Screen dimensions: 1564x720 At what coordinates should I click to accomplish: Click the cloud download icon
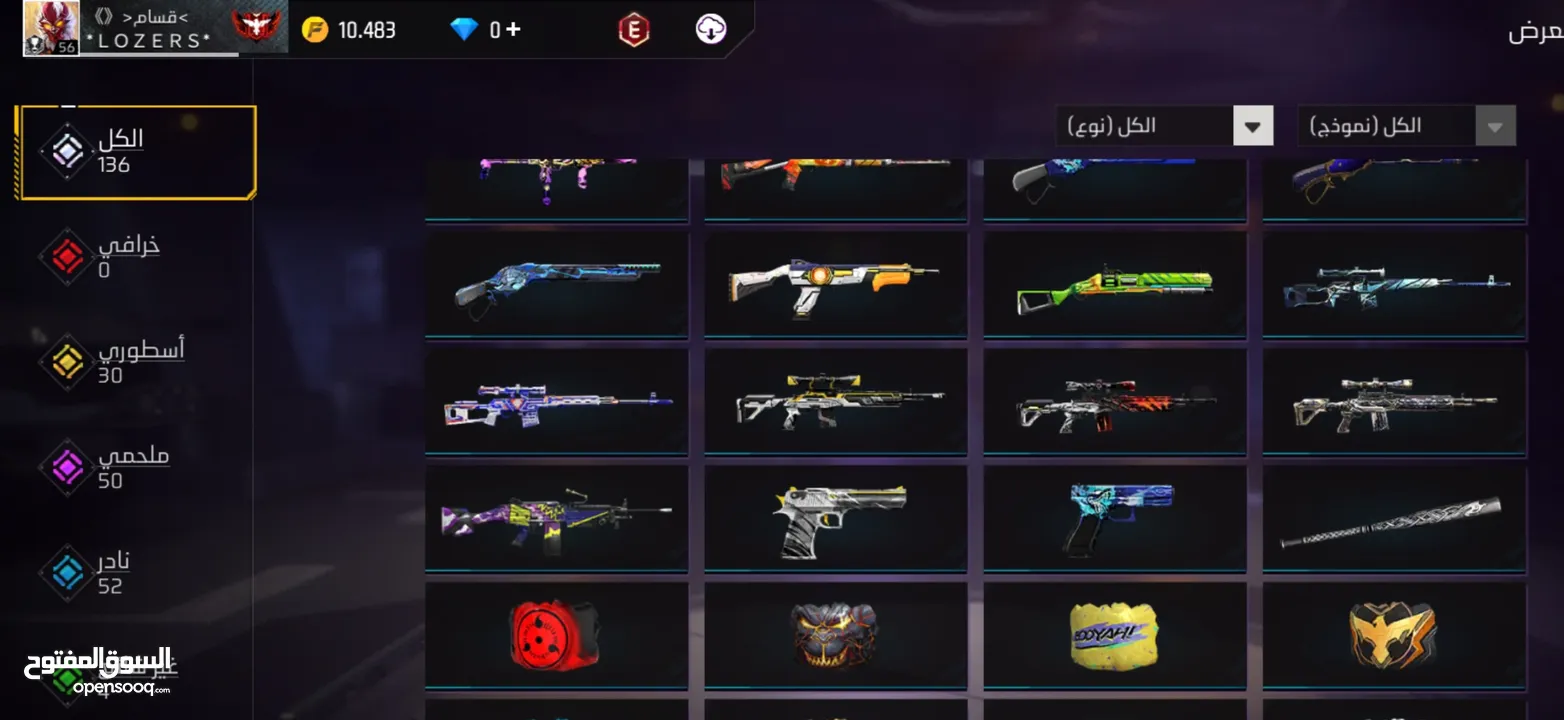(x=710, y=29)
